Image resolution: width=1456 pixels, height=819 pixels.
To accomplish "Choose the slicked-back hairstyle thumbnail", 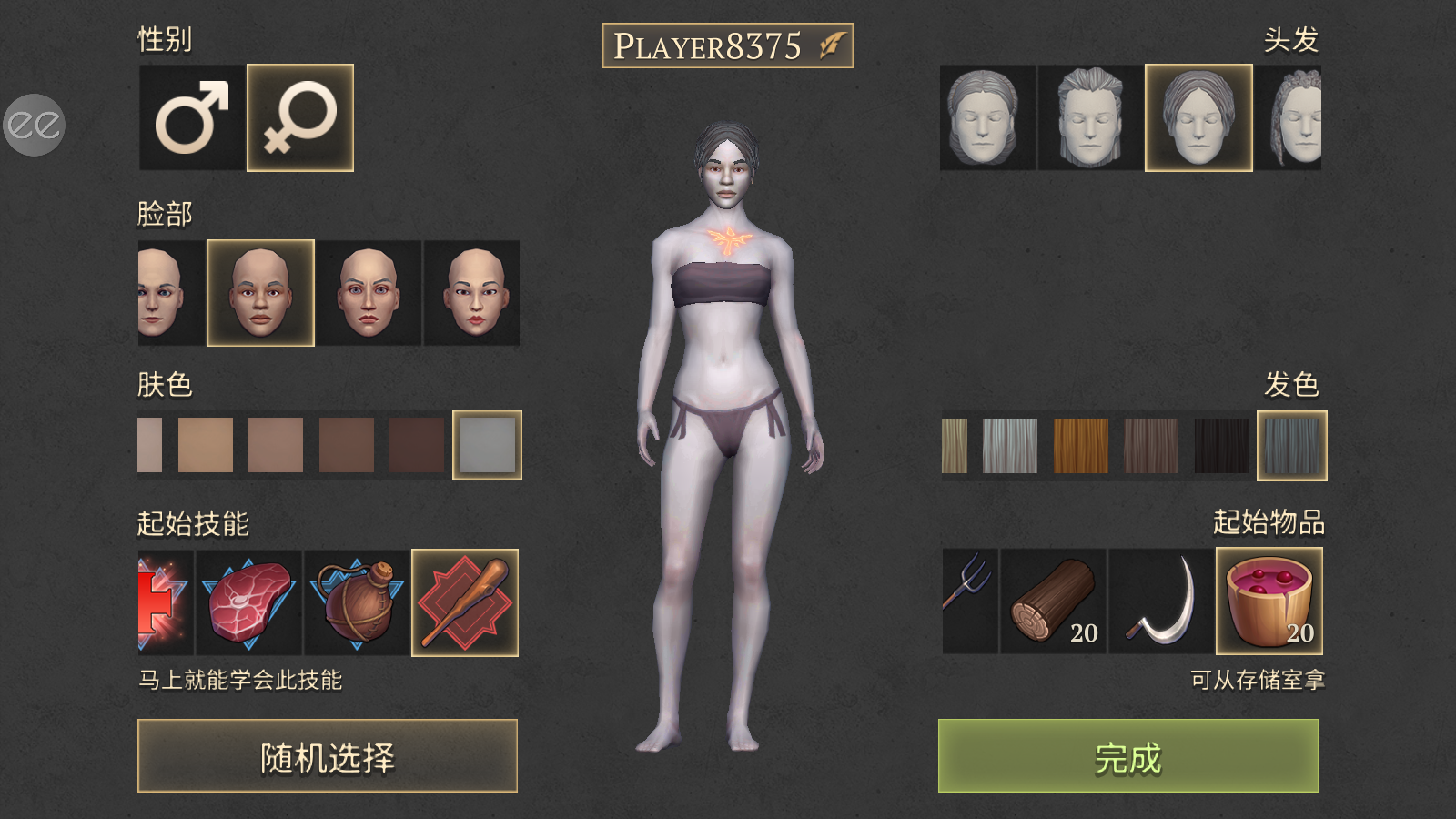I will [1090, 117].
